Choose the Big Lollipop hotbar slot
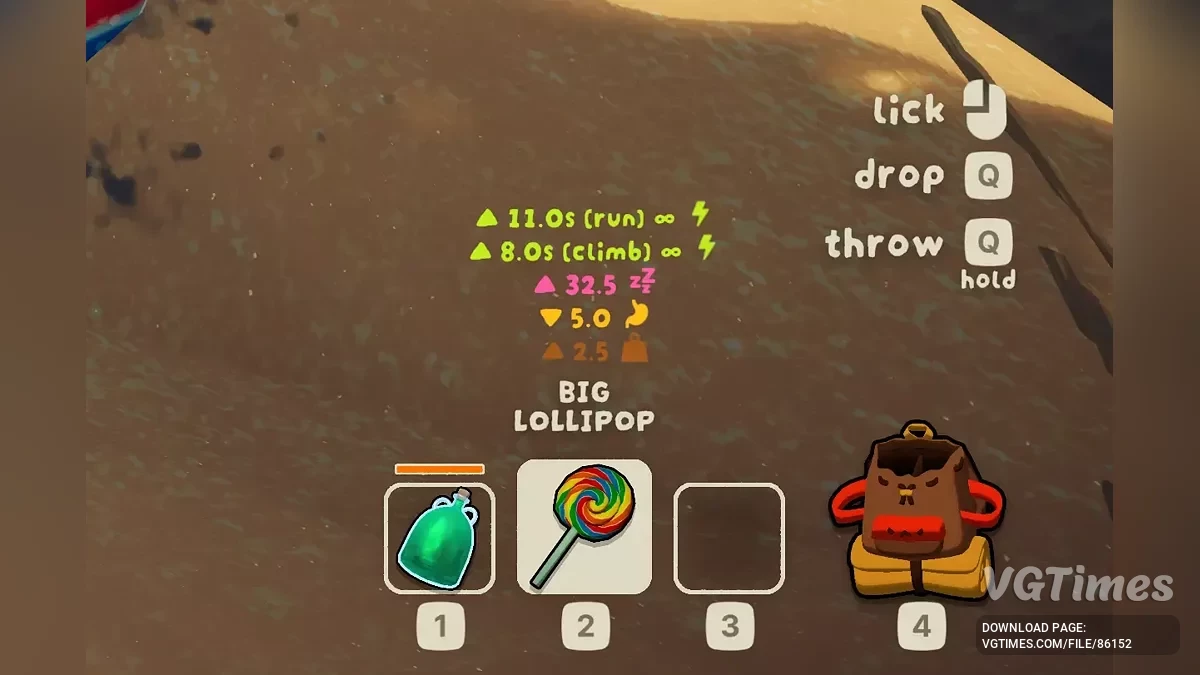 click(x=584, y=527)
